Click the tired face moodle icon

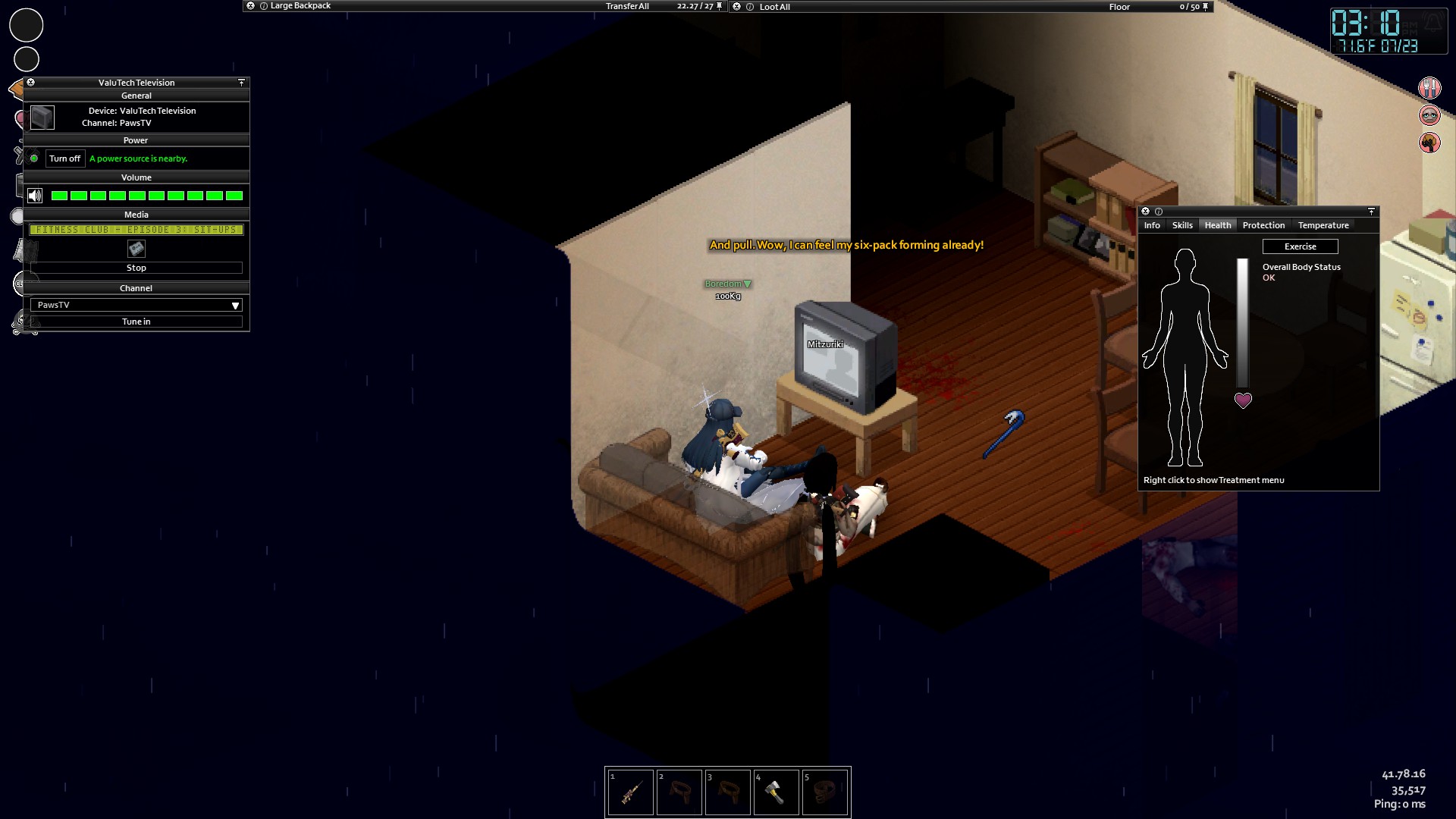click(1429, 115)
